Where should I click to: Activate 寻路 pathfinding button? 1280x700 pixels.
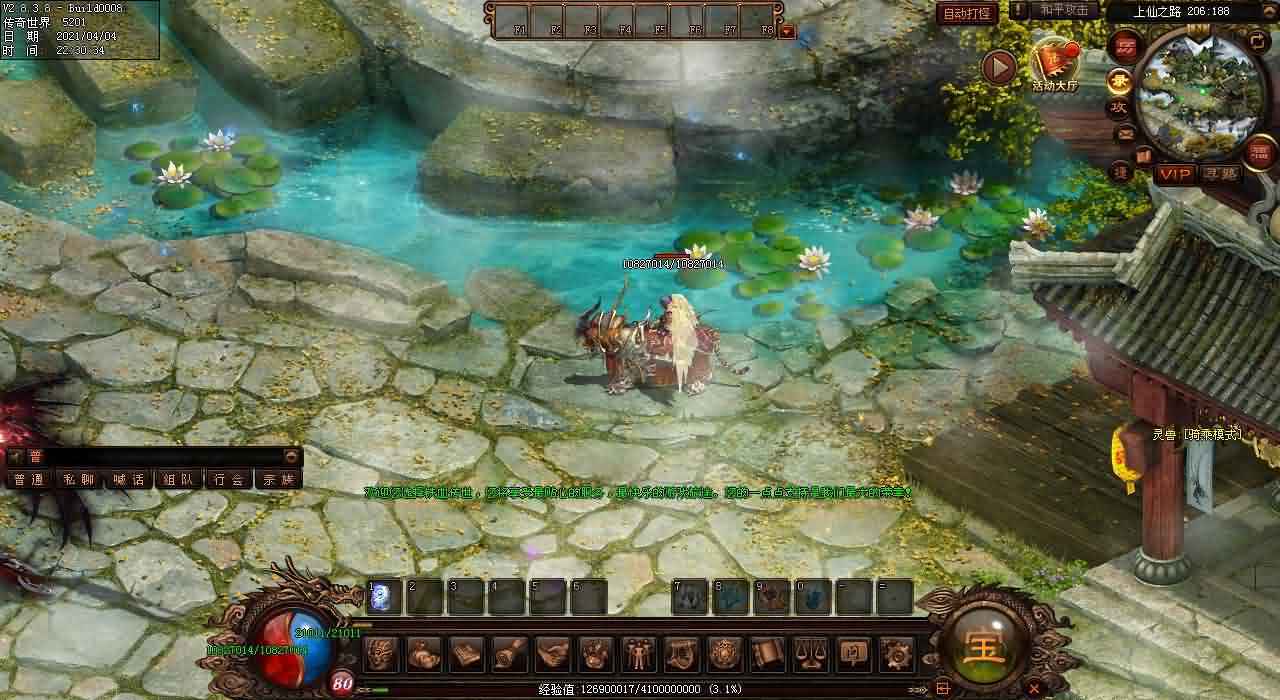coord(1221,174)
